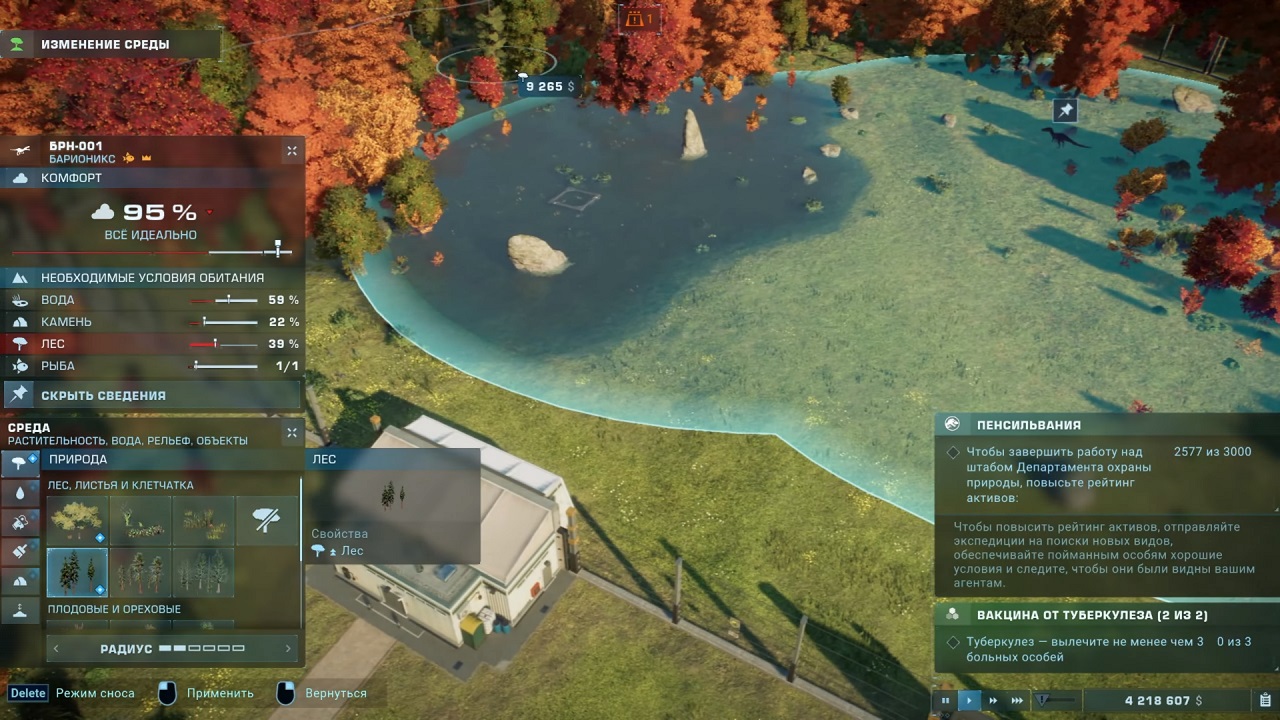
Task: Select the nature tree category tab
Action: pos(20,463)
